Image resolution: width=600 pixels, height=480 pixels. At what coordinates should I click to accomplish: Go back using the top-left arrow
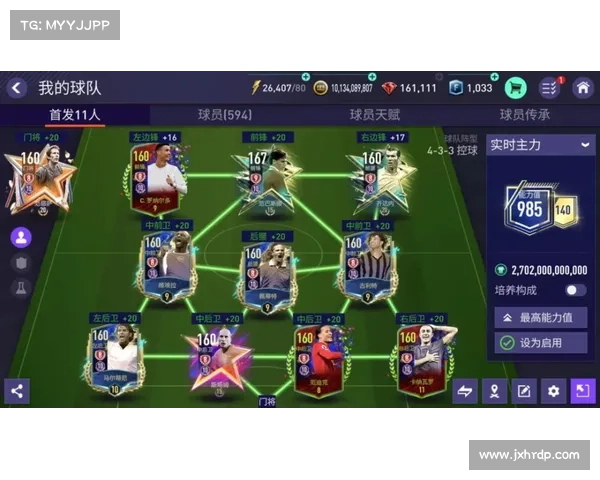click(x=17, y=88)
